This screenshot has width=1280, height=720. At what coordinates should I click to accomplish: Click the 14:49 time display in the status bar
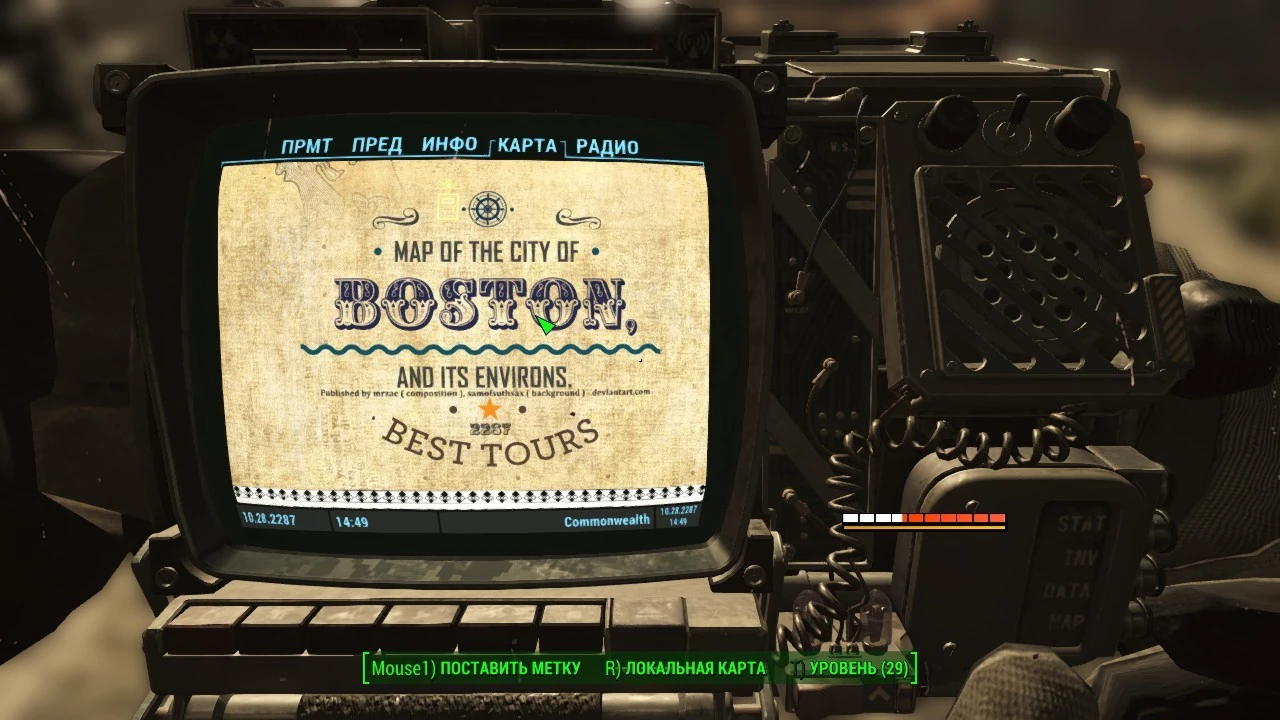(352, 519)
